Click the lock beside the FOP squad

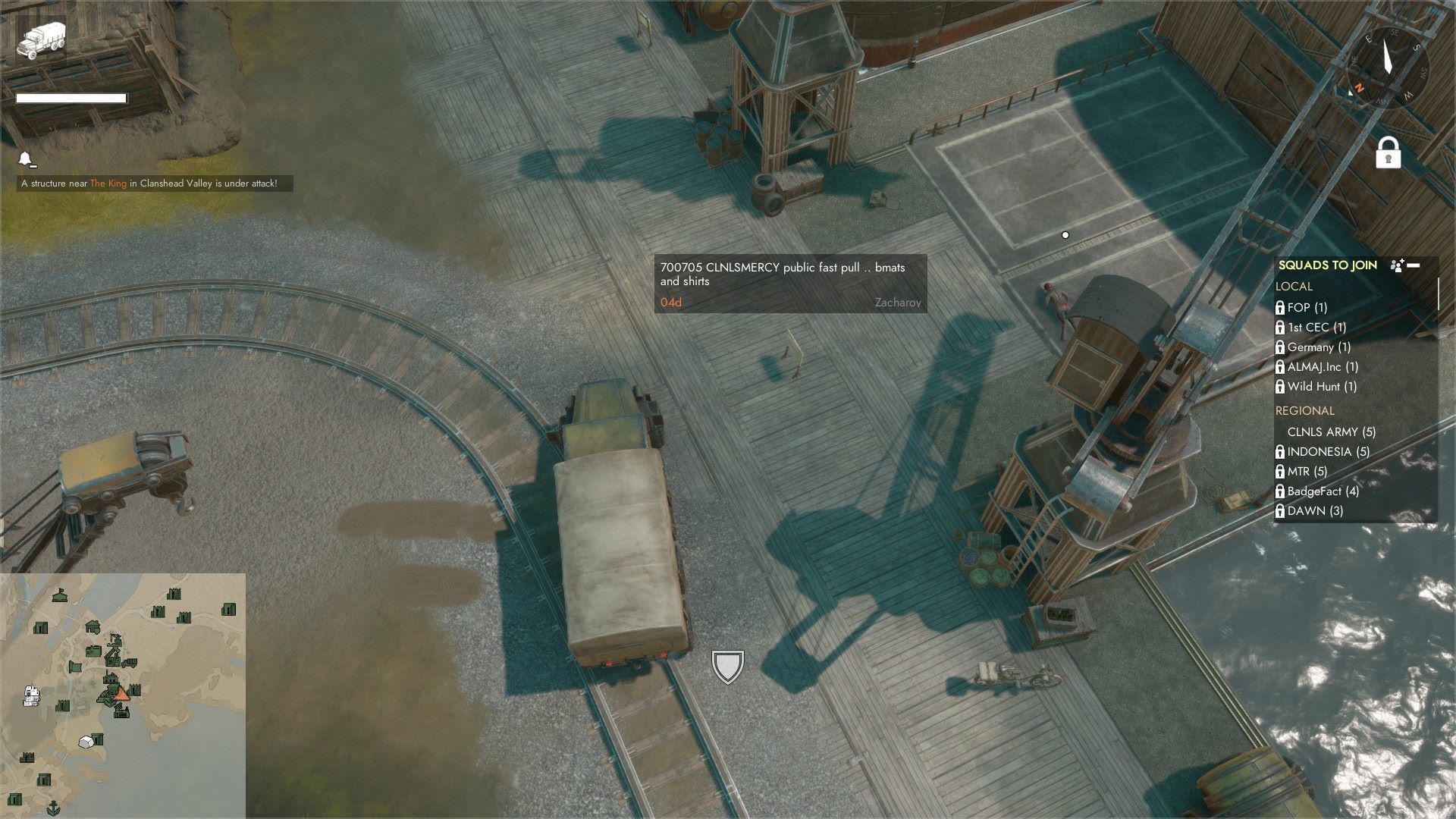[1281, 307]
